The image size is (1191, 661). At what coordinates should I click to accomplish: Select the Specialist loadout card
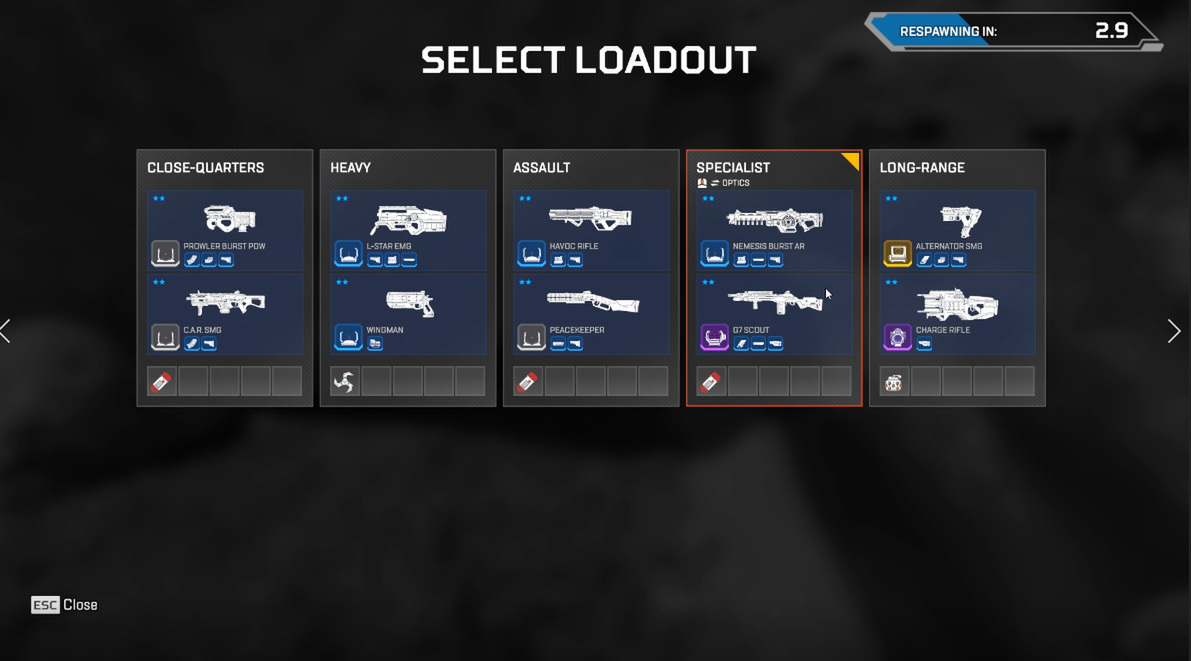coord(773,168)
